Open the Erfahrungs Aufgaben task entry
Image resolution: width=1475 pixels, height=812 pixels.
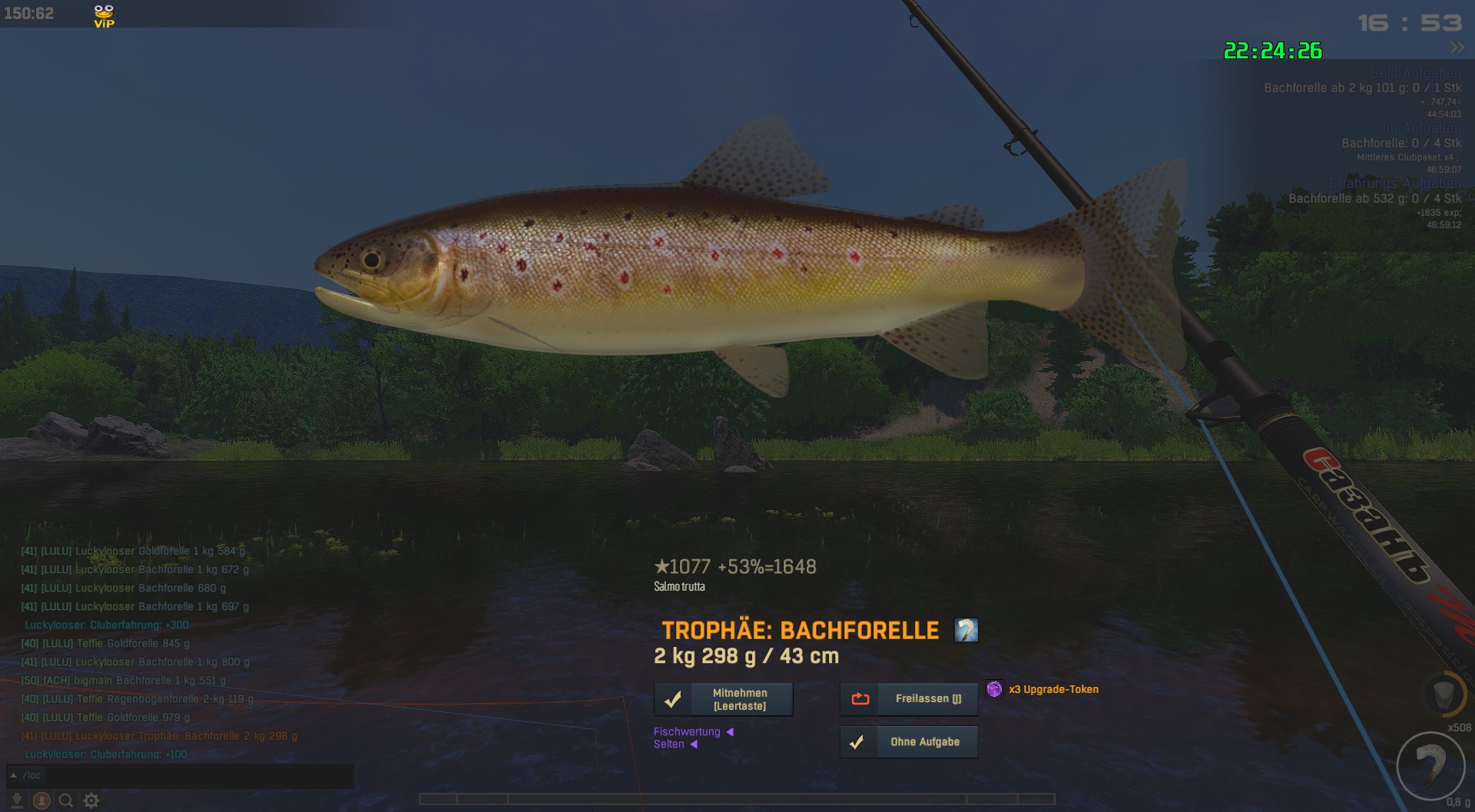coord(1394,184)
